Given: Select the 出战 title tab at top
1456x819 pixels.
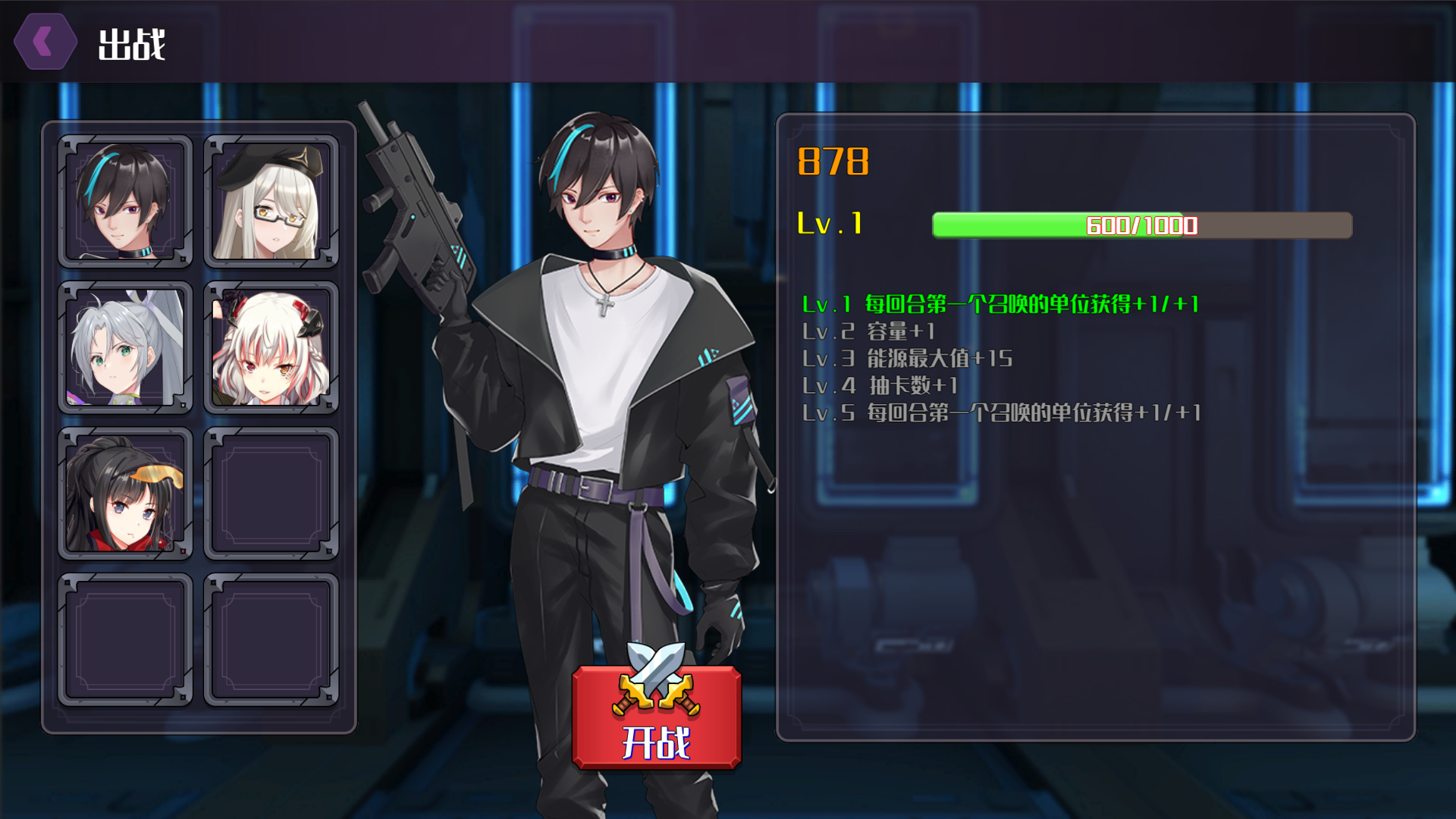Looking at the screenshot, I should 130,44.
